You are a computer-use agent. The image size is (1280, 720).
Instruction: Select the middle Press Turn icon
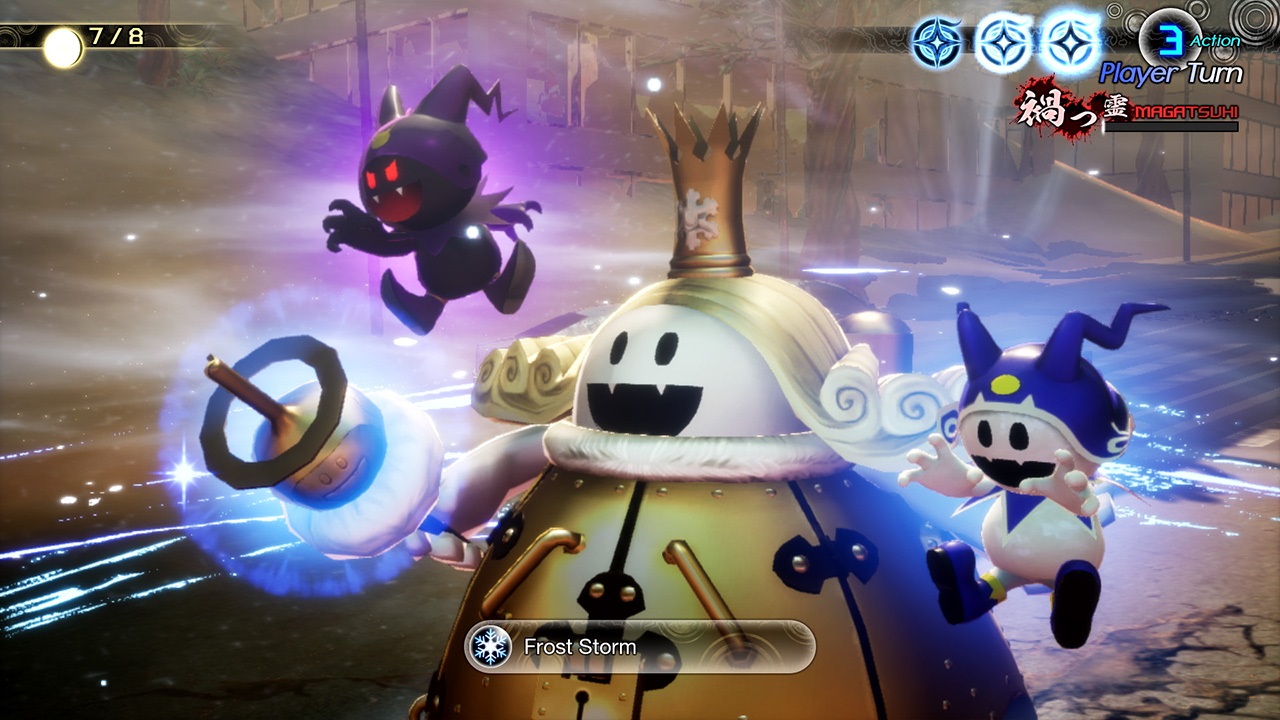[1003, 40]
